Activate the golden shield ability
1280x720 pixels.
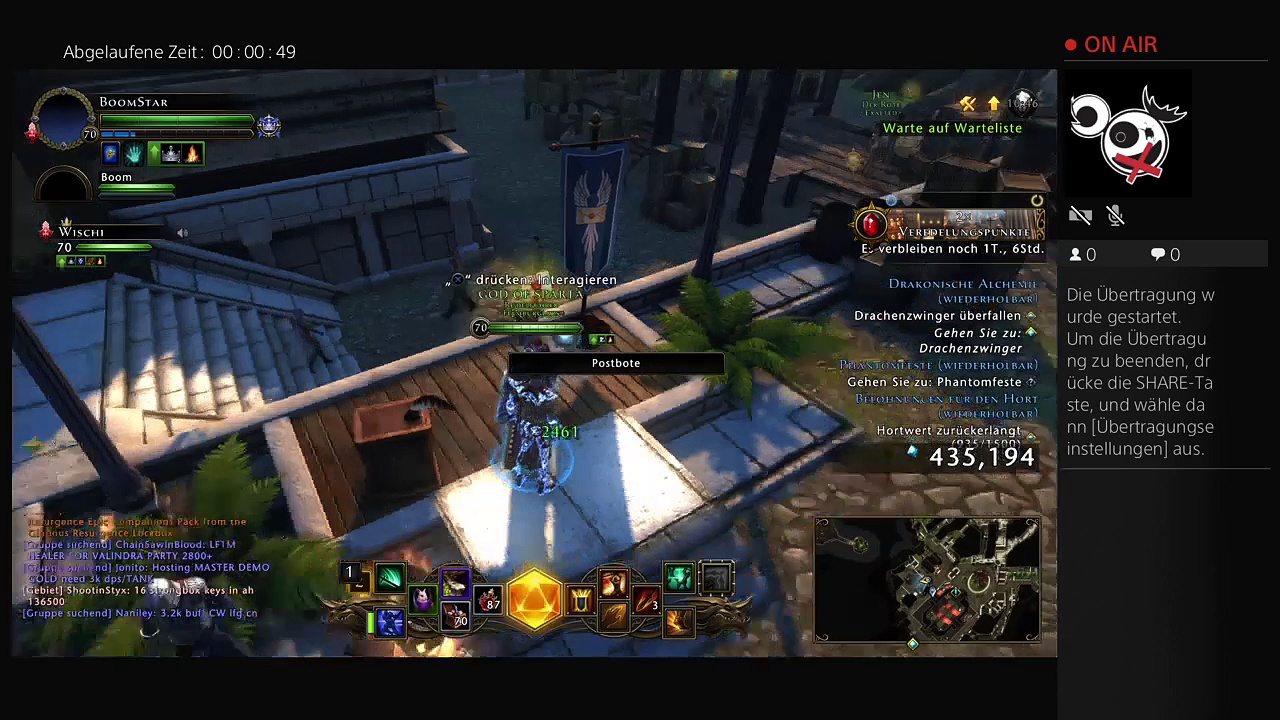(x=581, y=600)
